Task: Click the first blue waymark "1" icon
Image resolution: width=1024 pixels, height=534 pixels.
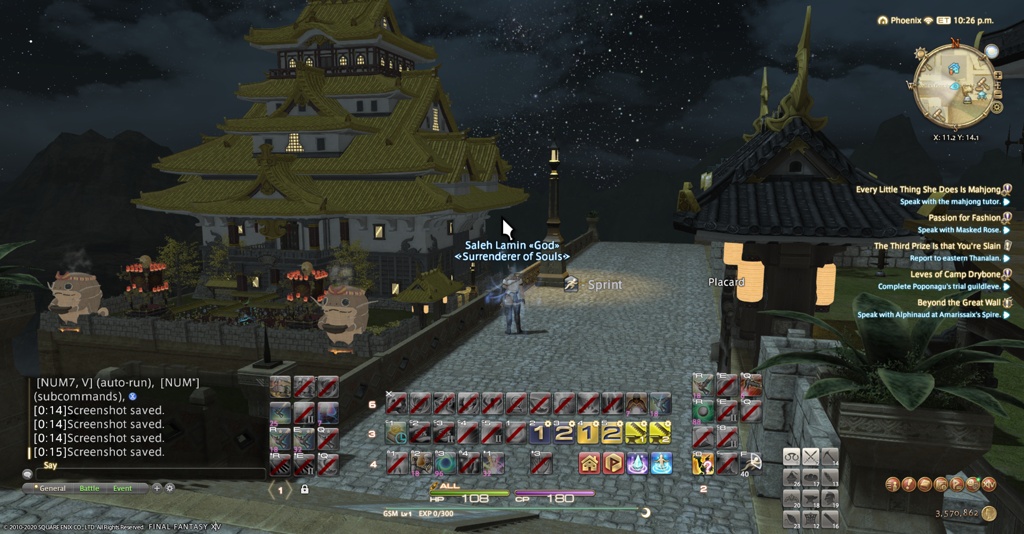Action: 540,433
